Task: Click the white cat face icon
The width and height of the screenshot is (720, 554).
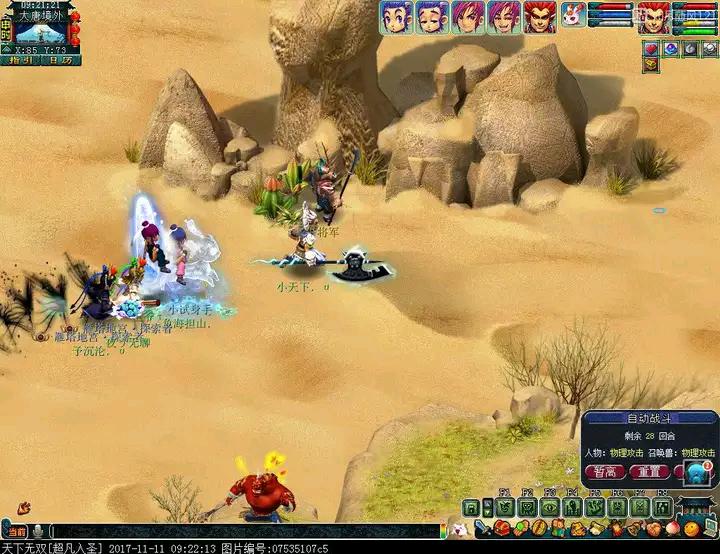Action: pos(458,529)
